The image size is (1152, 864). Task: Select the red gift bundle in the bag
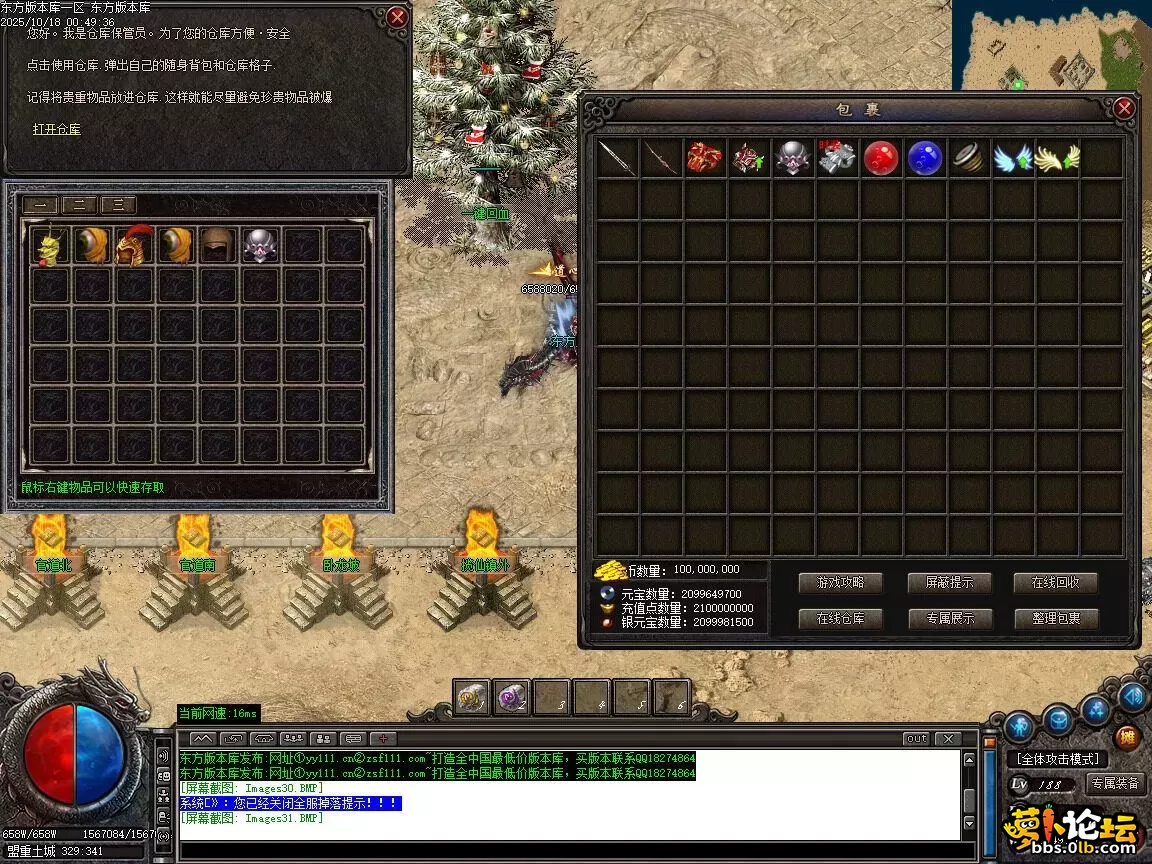(705, 158)
